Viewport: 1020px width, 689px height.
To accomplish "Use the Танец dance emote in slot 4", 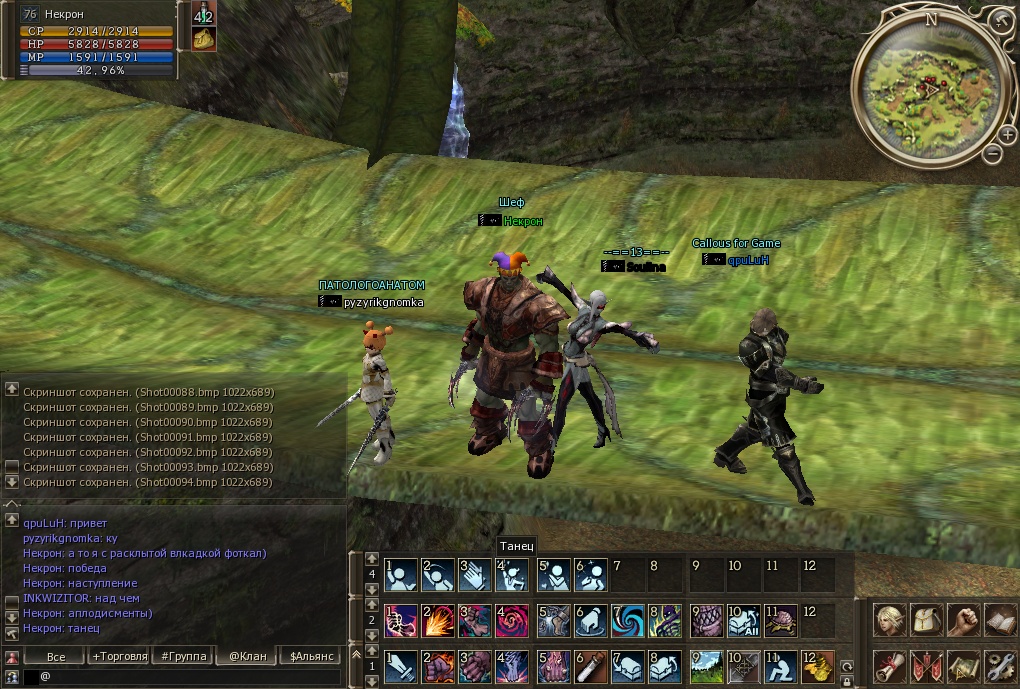I will (x=513, y=575).
